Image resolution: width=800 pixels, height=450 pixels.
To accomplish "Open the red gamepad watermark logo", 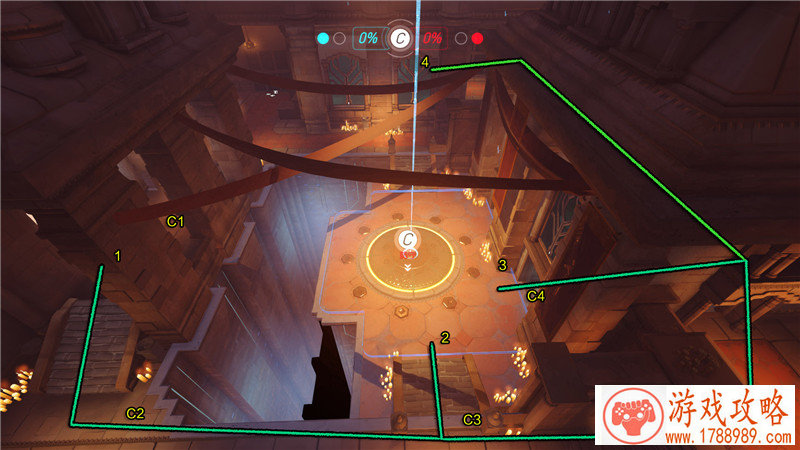I will coord(629,416).
